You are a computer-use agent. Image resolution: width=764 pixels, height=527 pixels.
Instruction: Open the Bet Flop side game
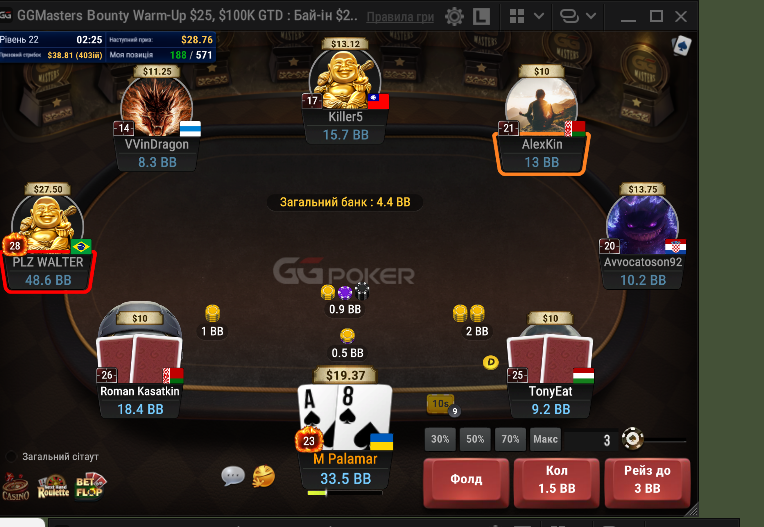pyautogui.click(x=90, y=485)
